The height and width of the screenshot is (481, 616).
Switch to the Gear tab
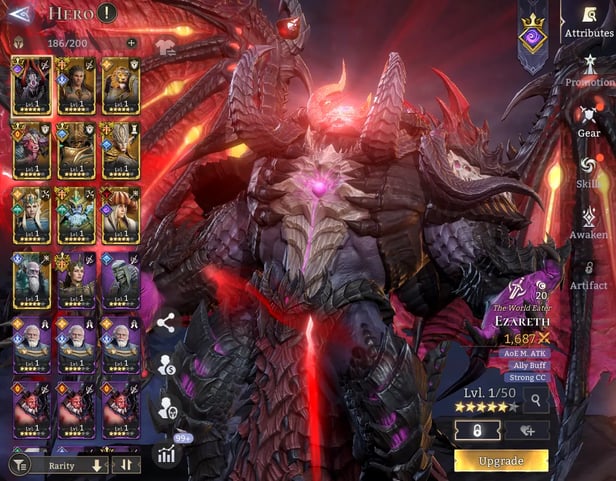[x=588, y=120]
